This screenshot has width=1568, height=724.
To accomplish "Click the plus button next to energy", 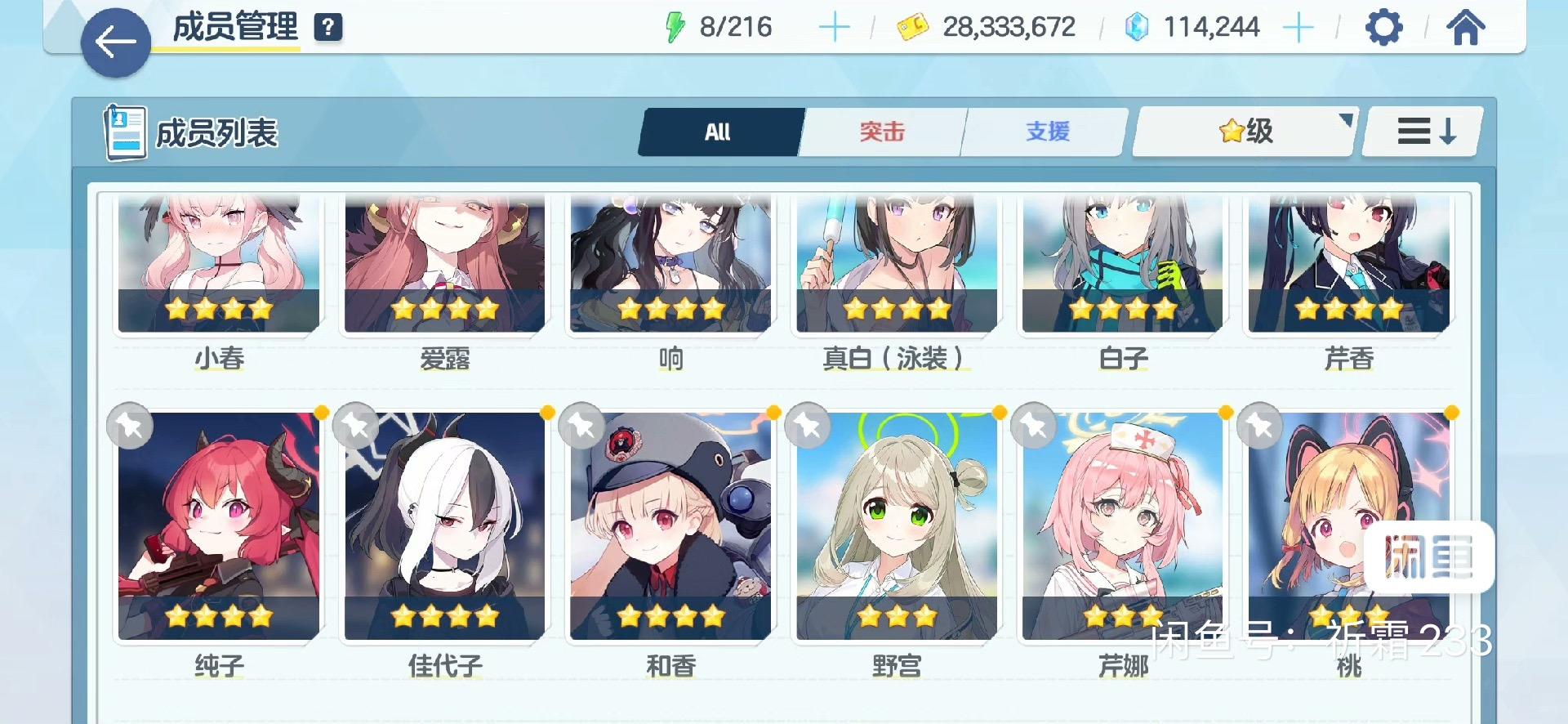I will click(x=834, y=26).
